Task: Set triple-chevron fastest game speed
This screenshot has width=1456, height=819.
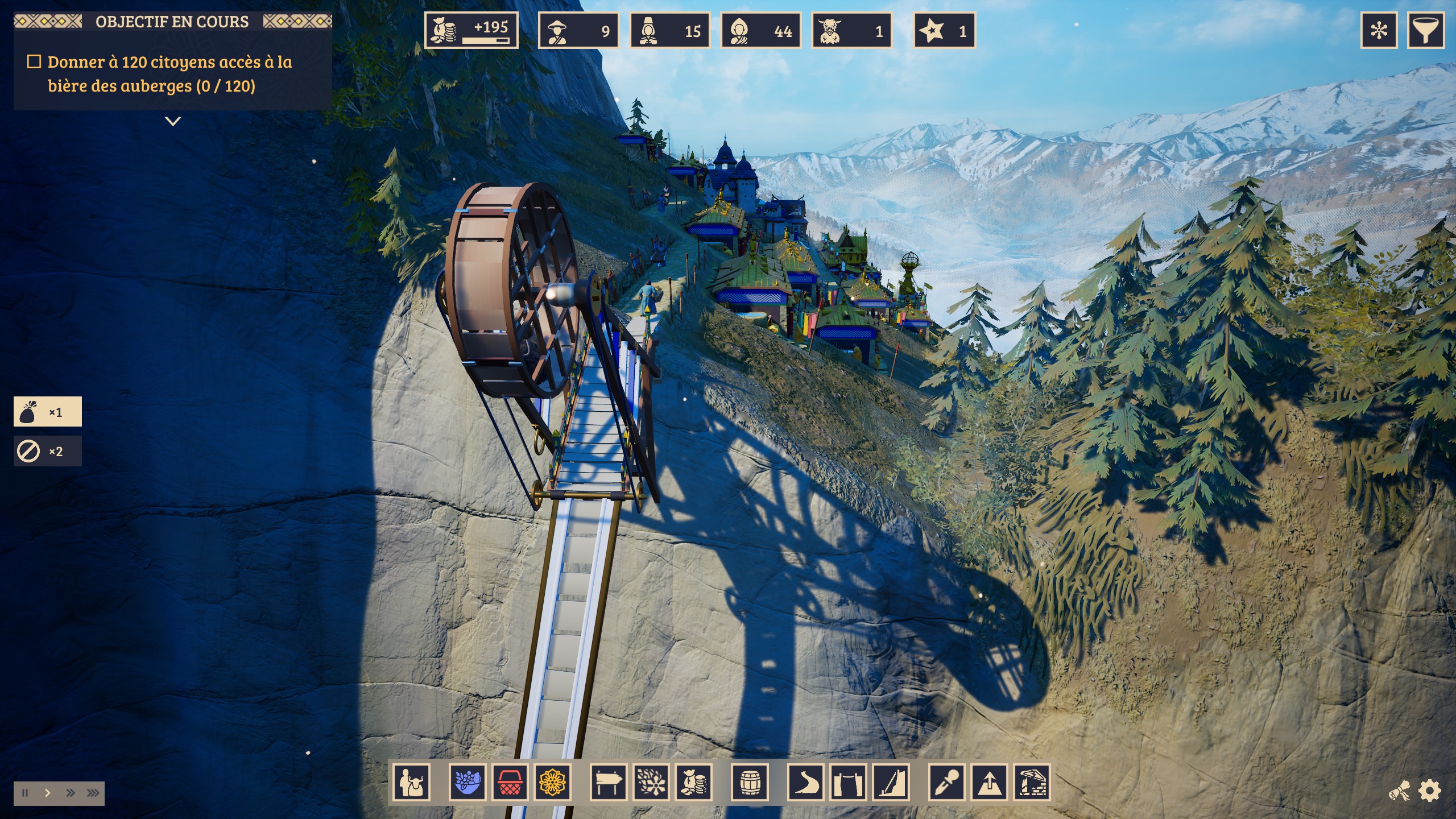Action: tap(93, 793)
